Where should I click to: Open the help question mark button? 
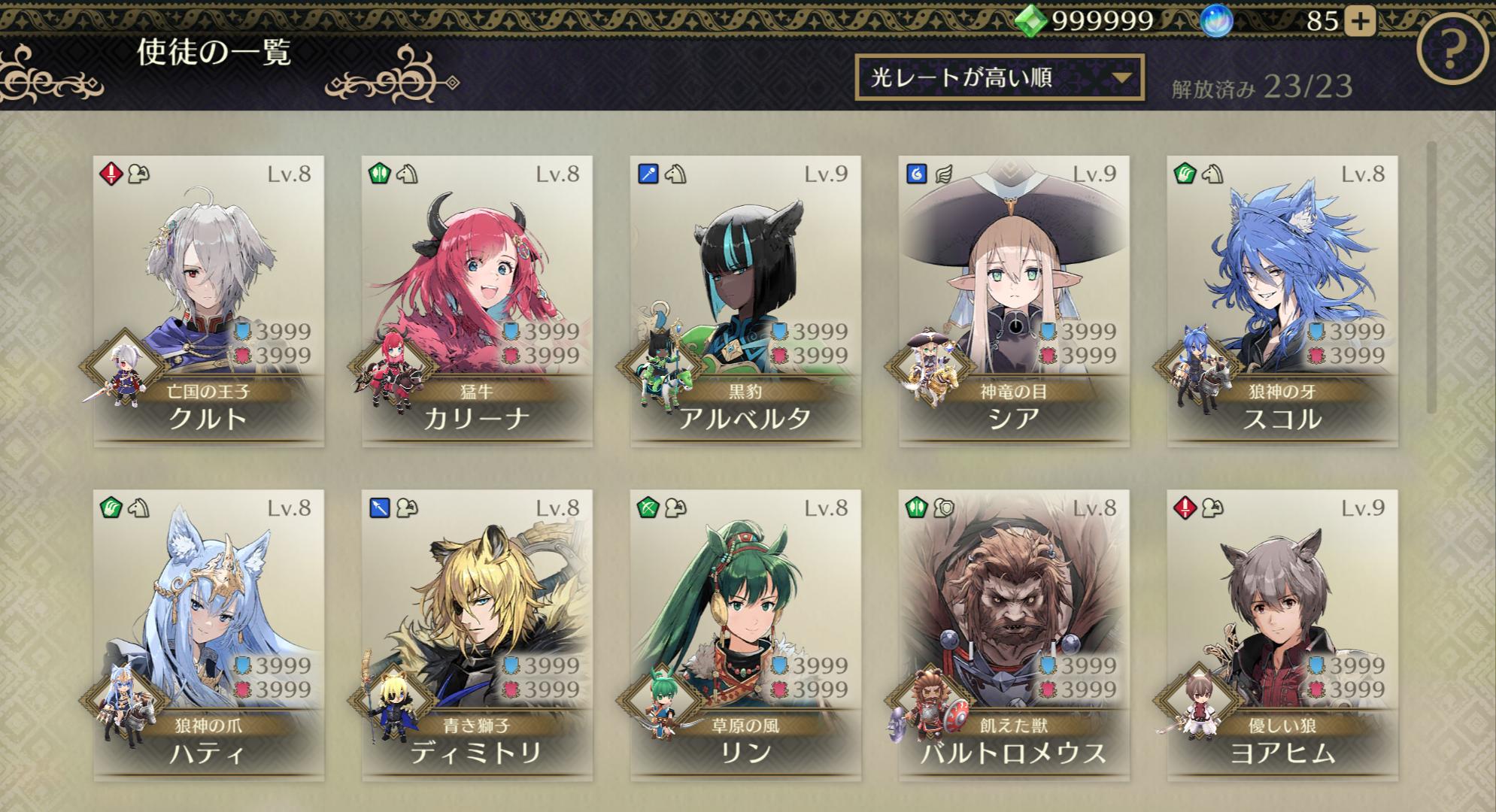click(x=1451, y=51)
